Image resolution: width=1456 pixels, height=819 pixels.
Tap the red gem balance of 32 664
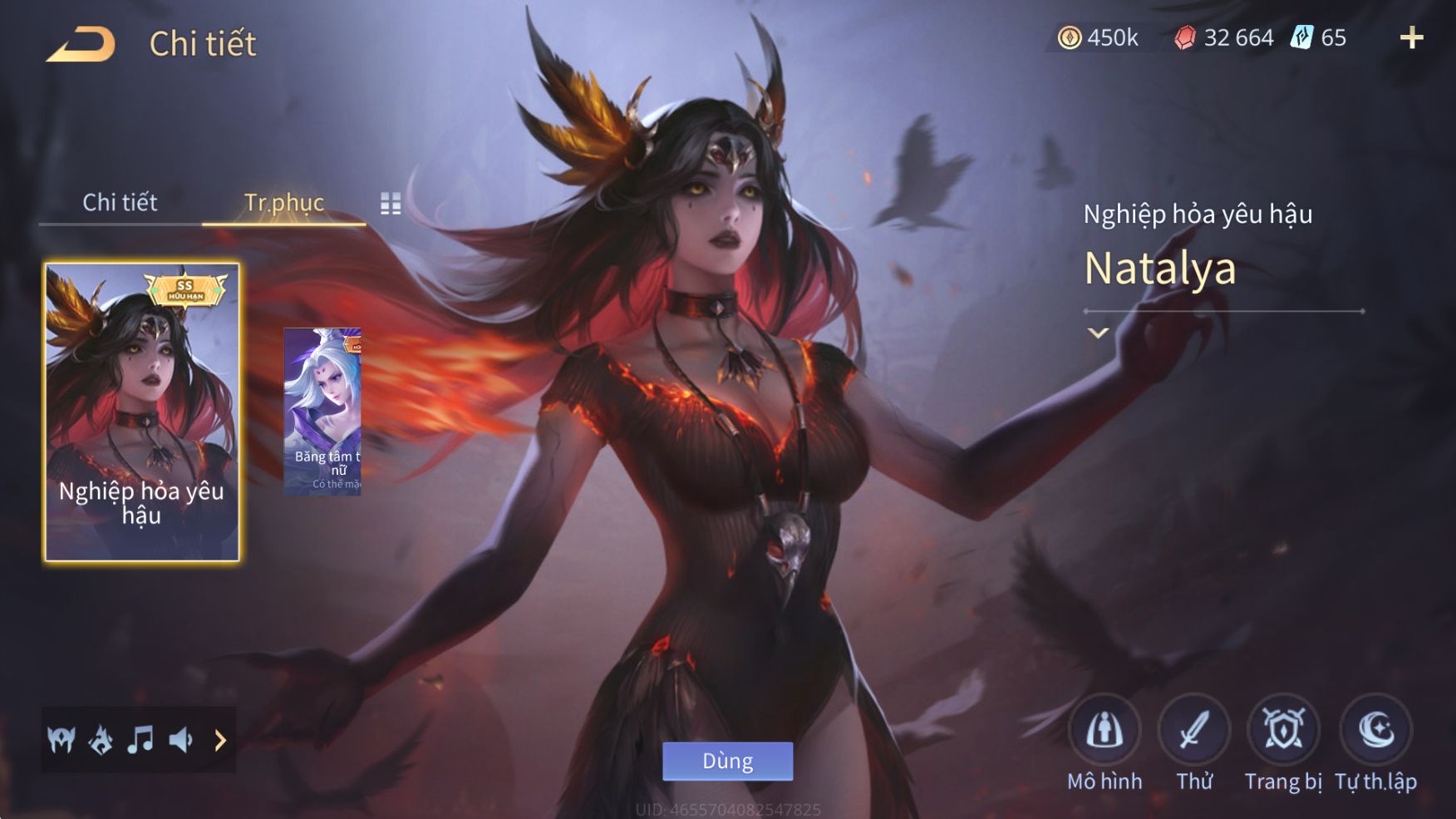tap(1224, 37)
